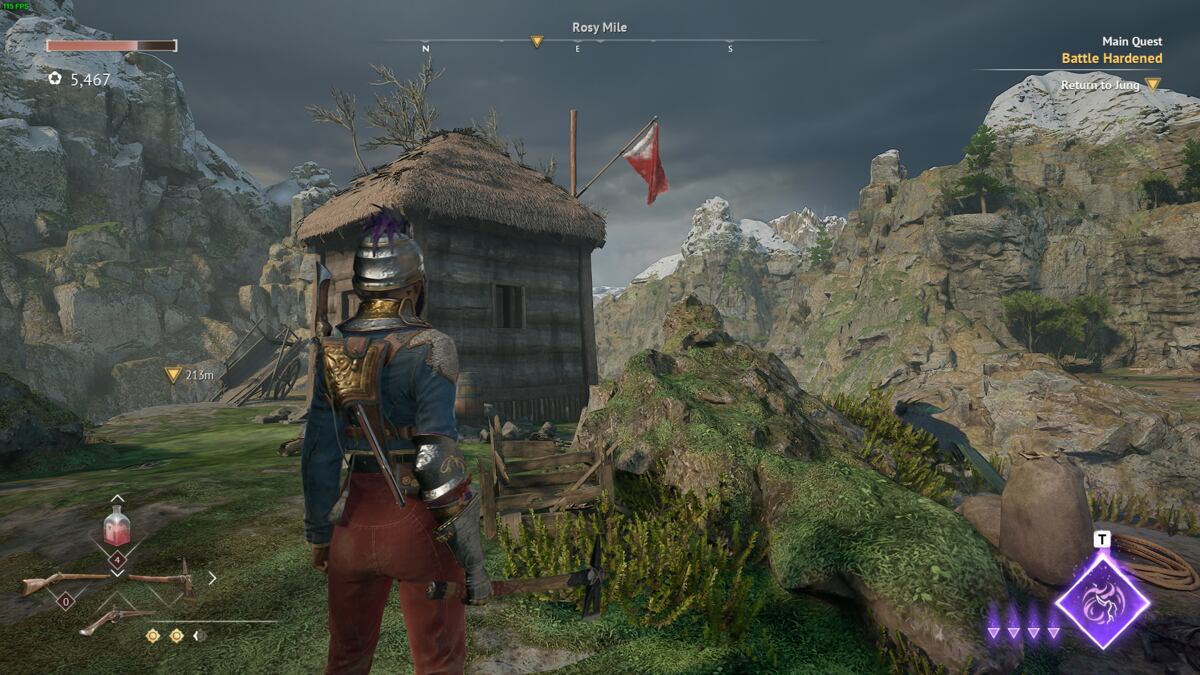1200x675 pixels.
Task: Activate the purple diamond ability icon
Action: click(1103, 601)
